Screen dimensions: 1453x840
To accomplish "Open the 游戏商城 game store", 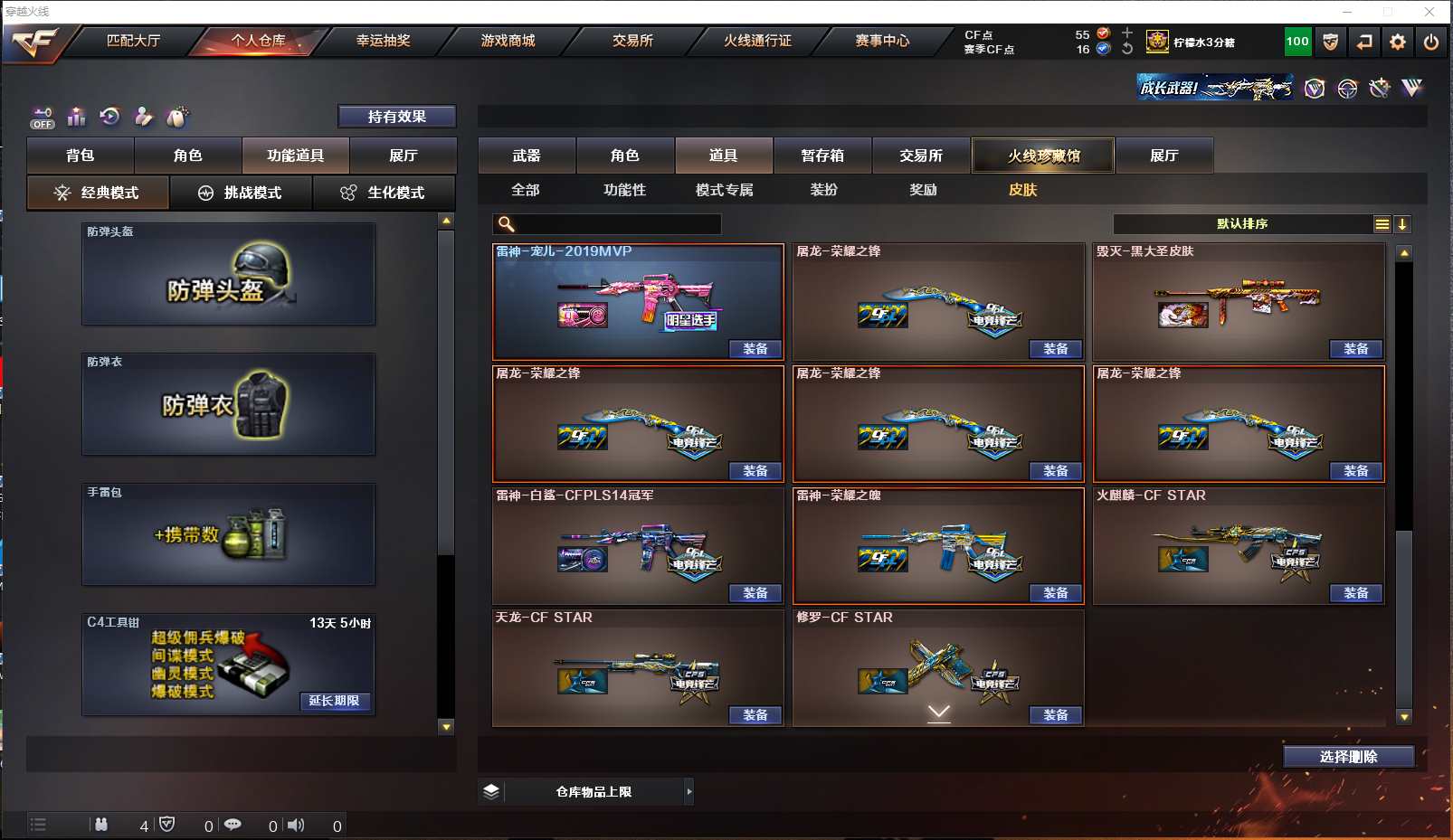I will click(x=508, y=41).
